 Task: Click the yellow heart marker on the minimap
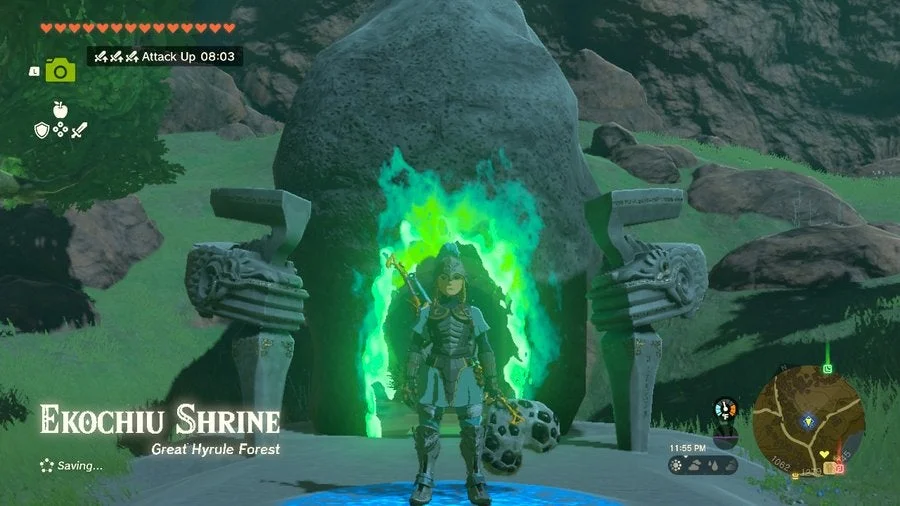823,454
